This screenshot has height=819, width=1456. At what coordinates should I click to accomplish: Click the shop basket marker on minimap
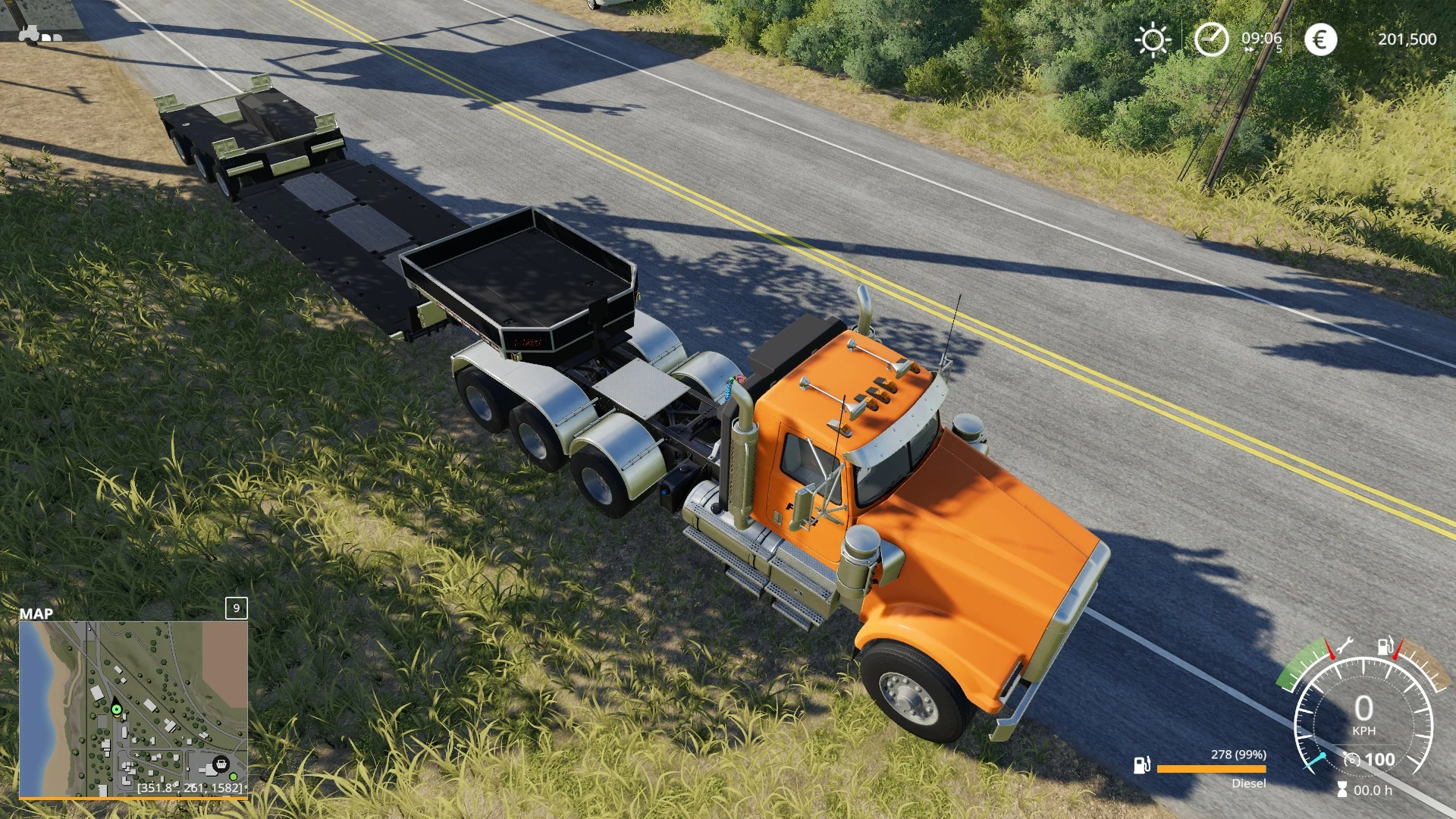pyautogui.click(x=221, y=763)
